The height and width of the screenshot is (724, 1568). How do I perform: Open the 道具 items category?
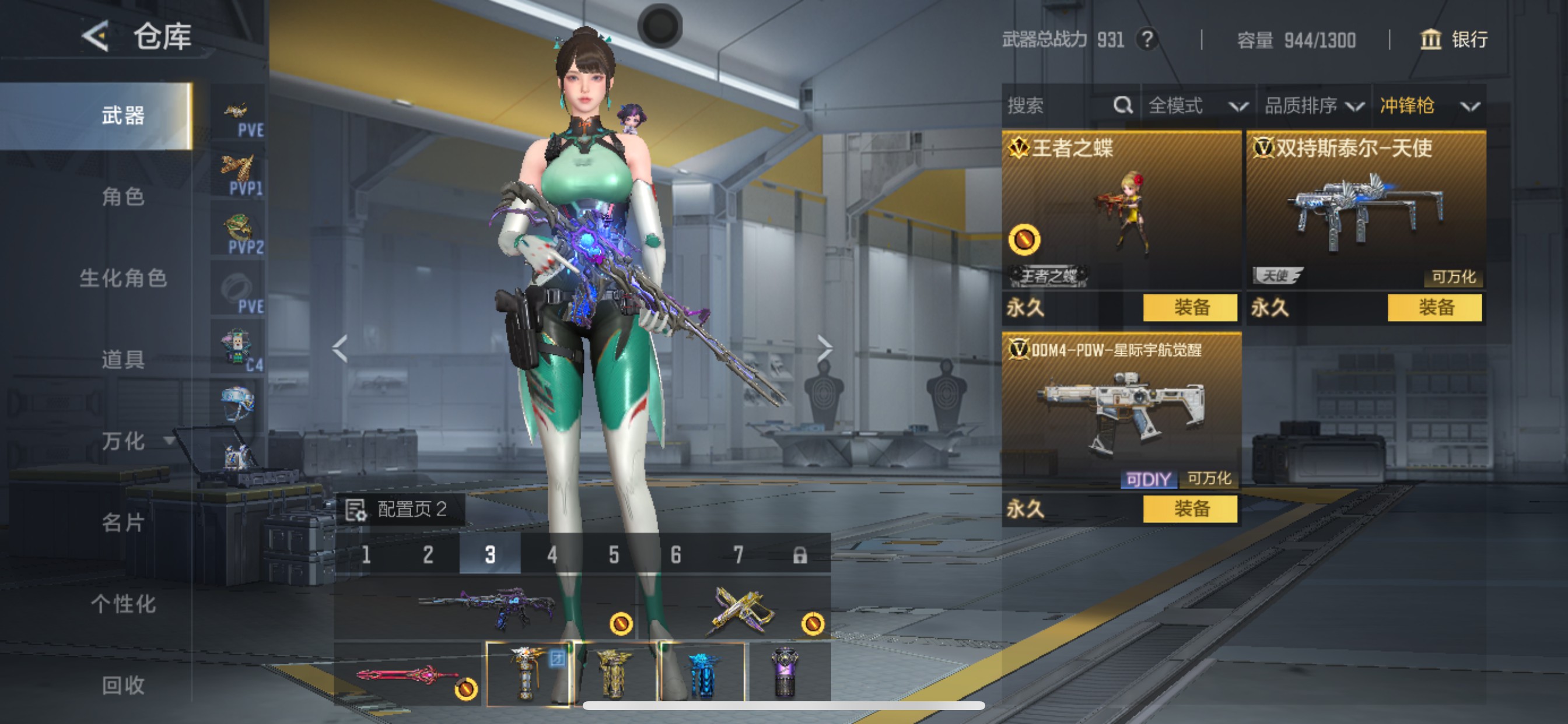[123, 360]
